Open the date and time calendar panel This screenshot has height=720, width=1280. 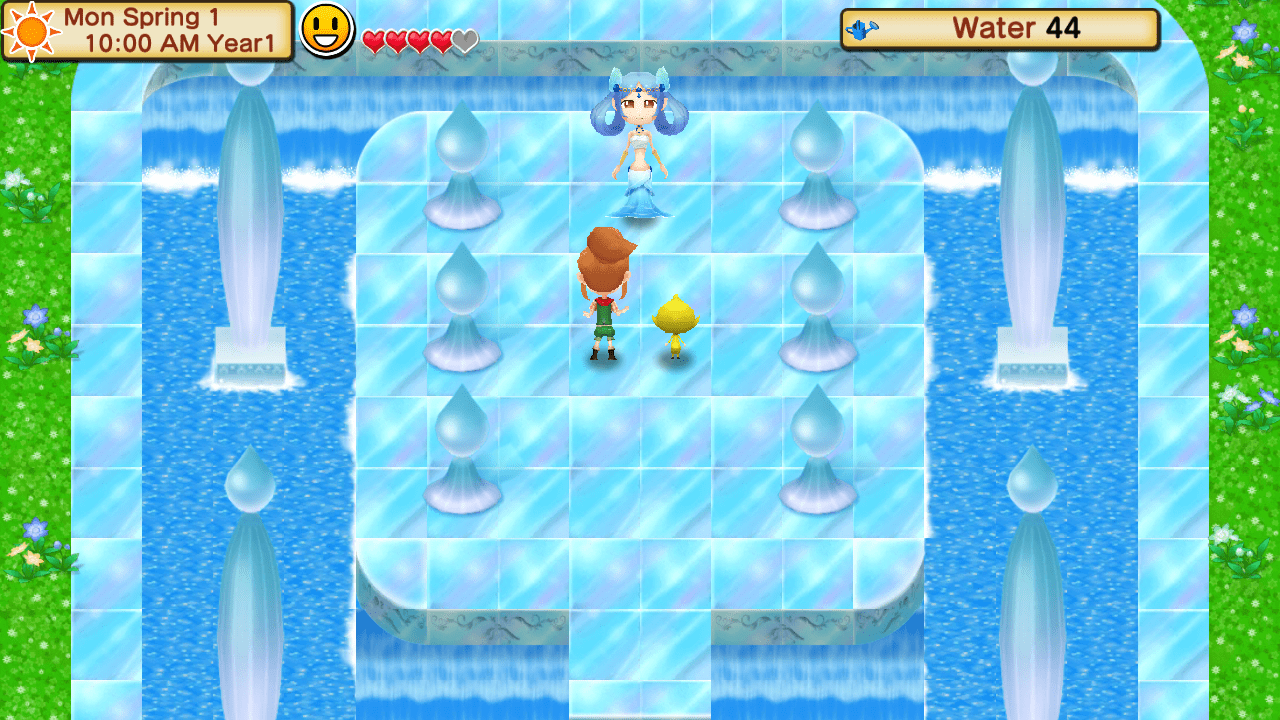click(148, 30)
